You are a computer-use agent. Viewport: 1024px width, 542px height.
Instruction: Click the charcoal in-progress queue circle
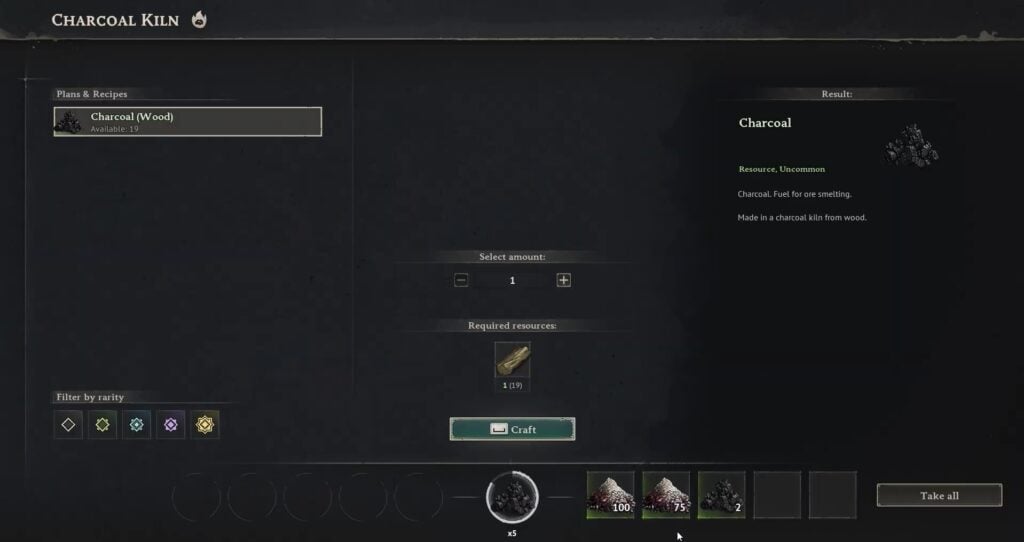(x=512, y=496)
